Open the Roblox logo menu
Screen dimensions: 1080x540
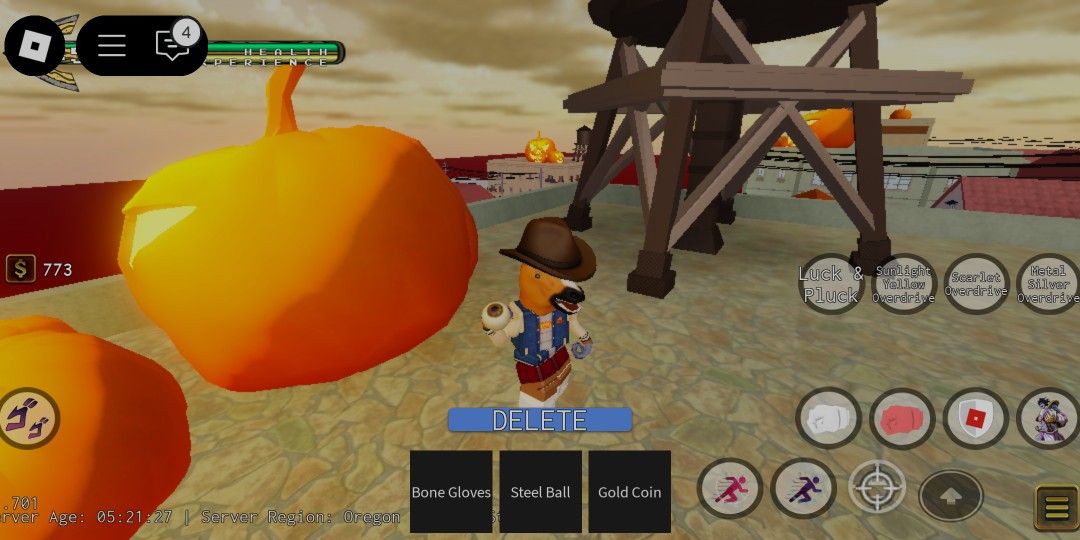pyautogui.click(x=35, y=45)
